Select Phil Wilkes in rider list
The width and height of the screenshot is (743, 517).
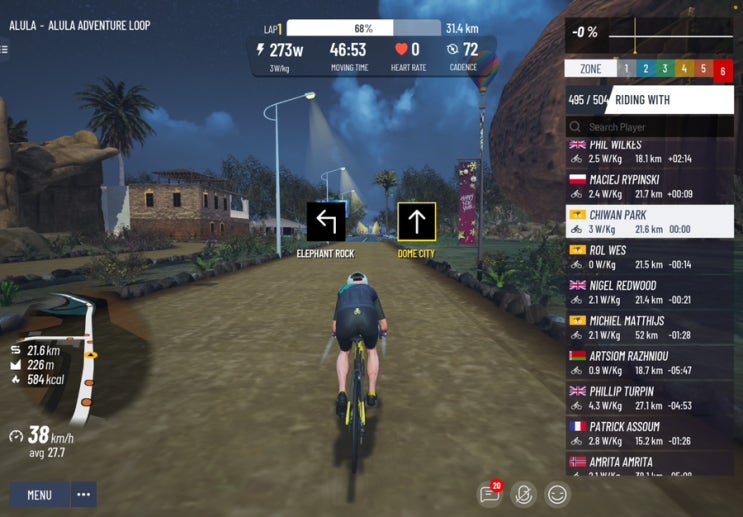click(x=650, y=151)
